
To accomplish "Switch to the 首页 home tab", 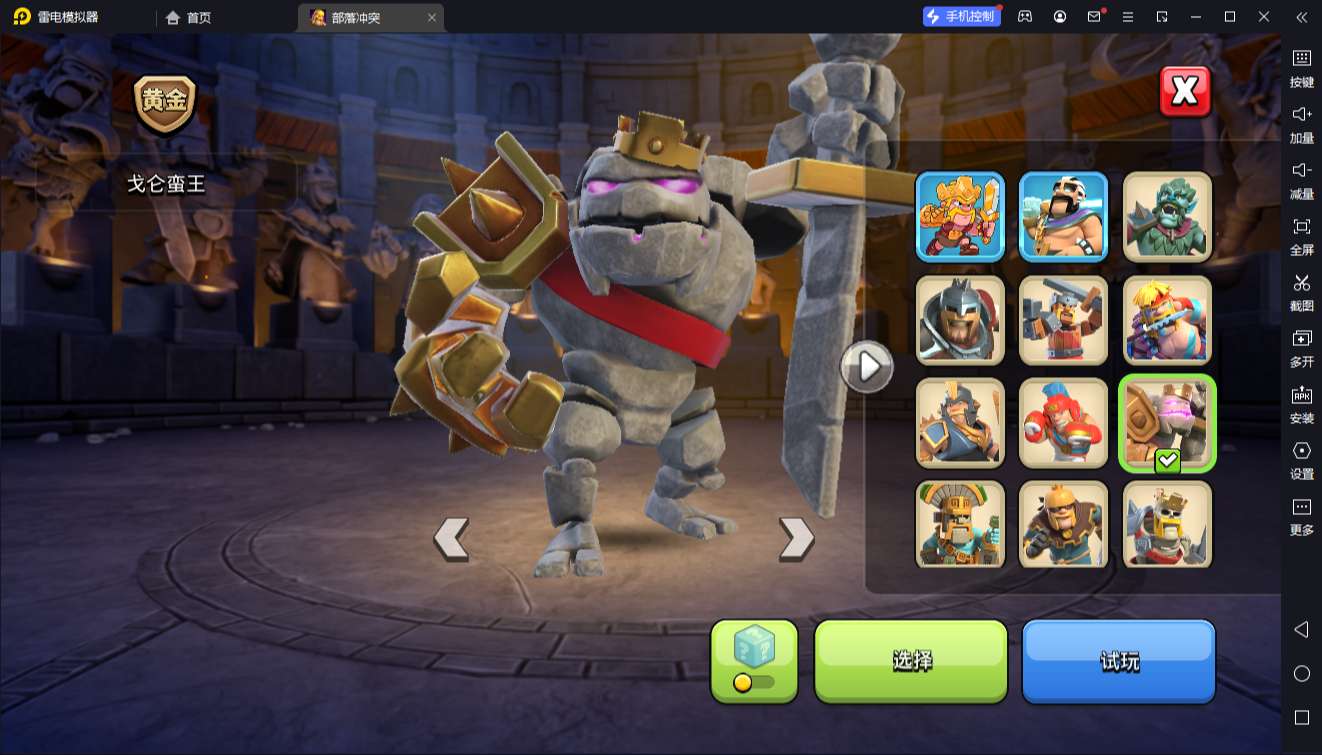I will tap(189, 17).
